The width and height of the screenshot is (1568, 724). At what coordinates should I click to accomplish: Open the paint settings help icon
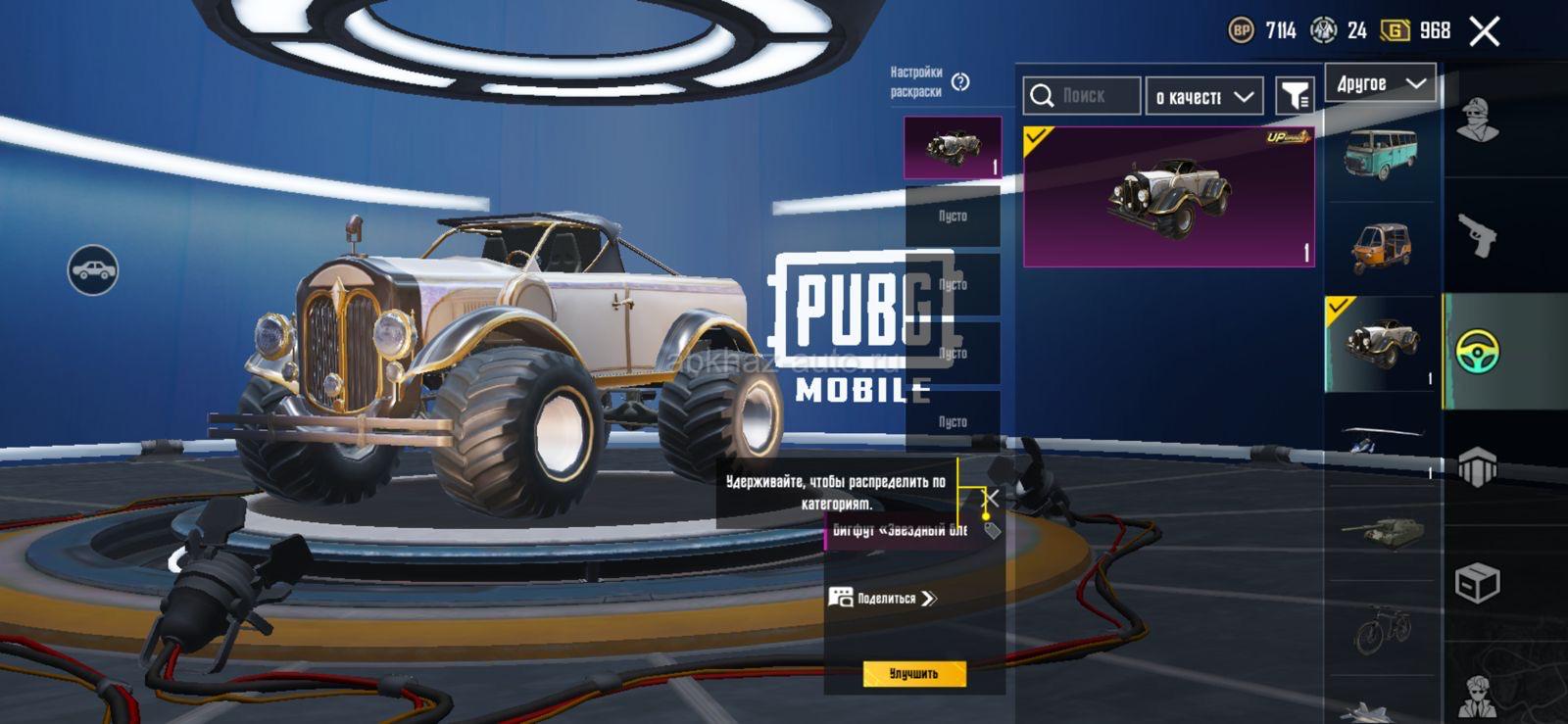960,82
